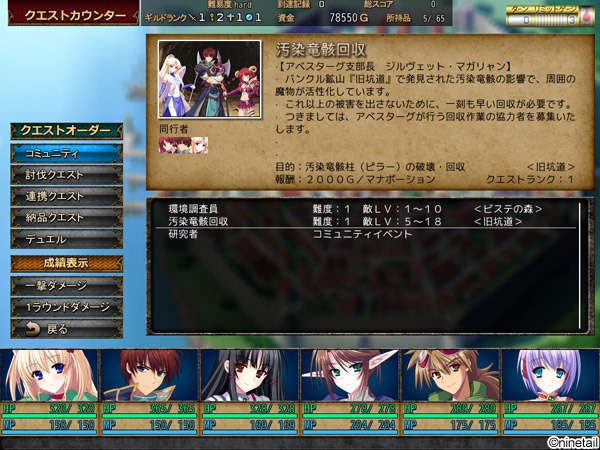
Task: Select the purple-haired girl party portrait
Action: click(549, 379)
